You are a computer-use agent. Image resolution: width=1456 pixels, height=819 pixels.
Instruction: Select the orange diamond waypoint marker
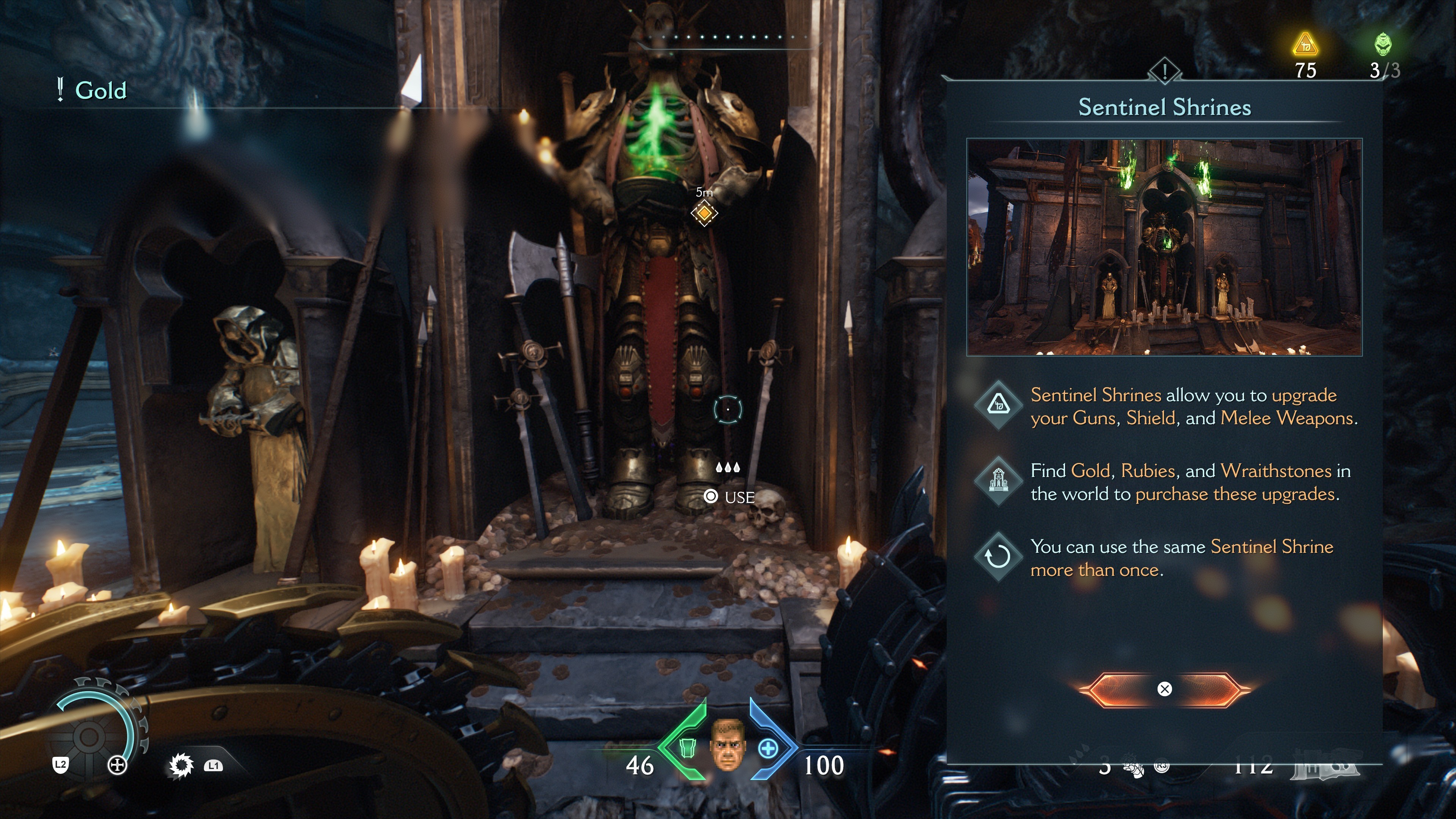point(704,213)
